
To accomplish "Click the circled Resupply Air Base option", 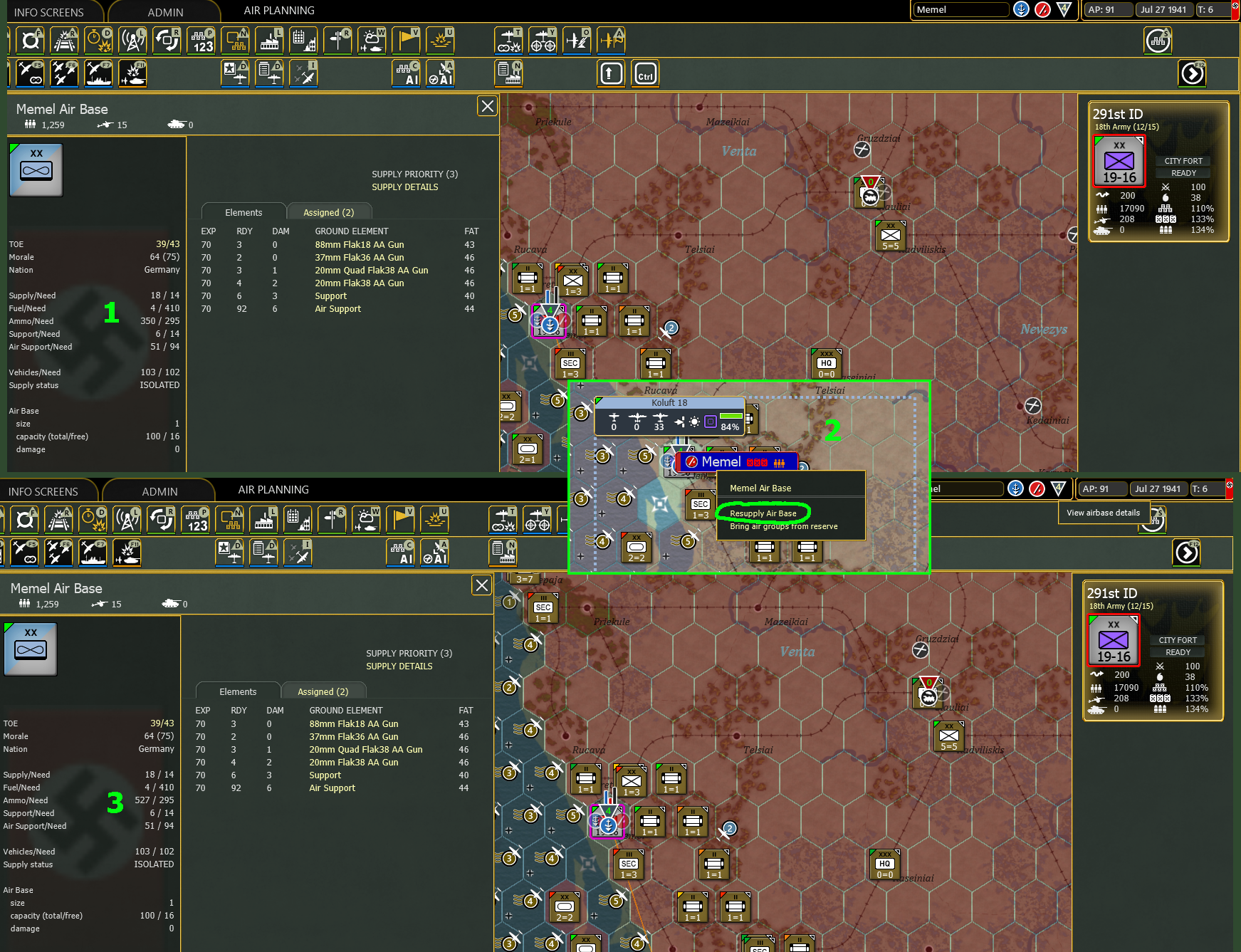I will tap(763, 513).
